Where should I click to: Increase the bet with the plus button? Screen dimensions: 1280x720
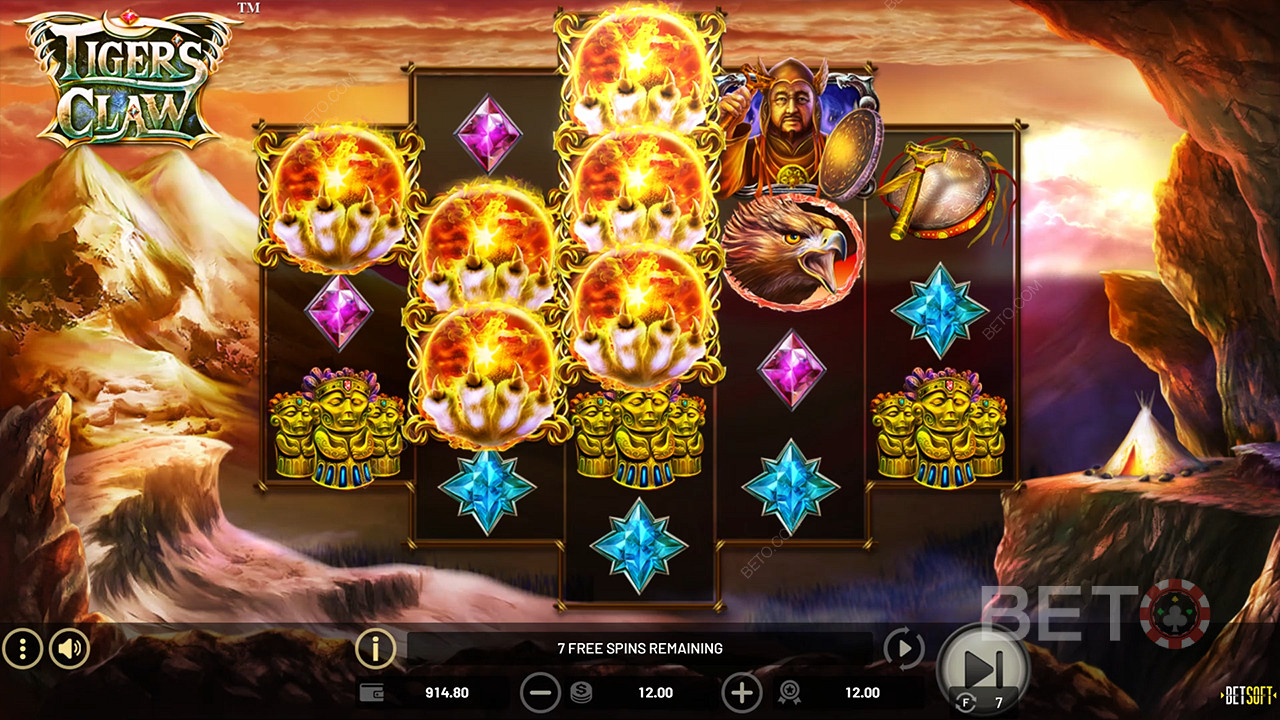[x=741, y=693]
